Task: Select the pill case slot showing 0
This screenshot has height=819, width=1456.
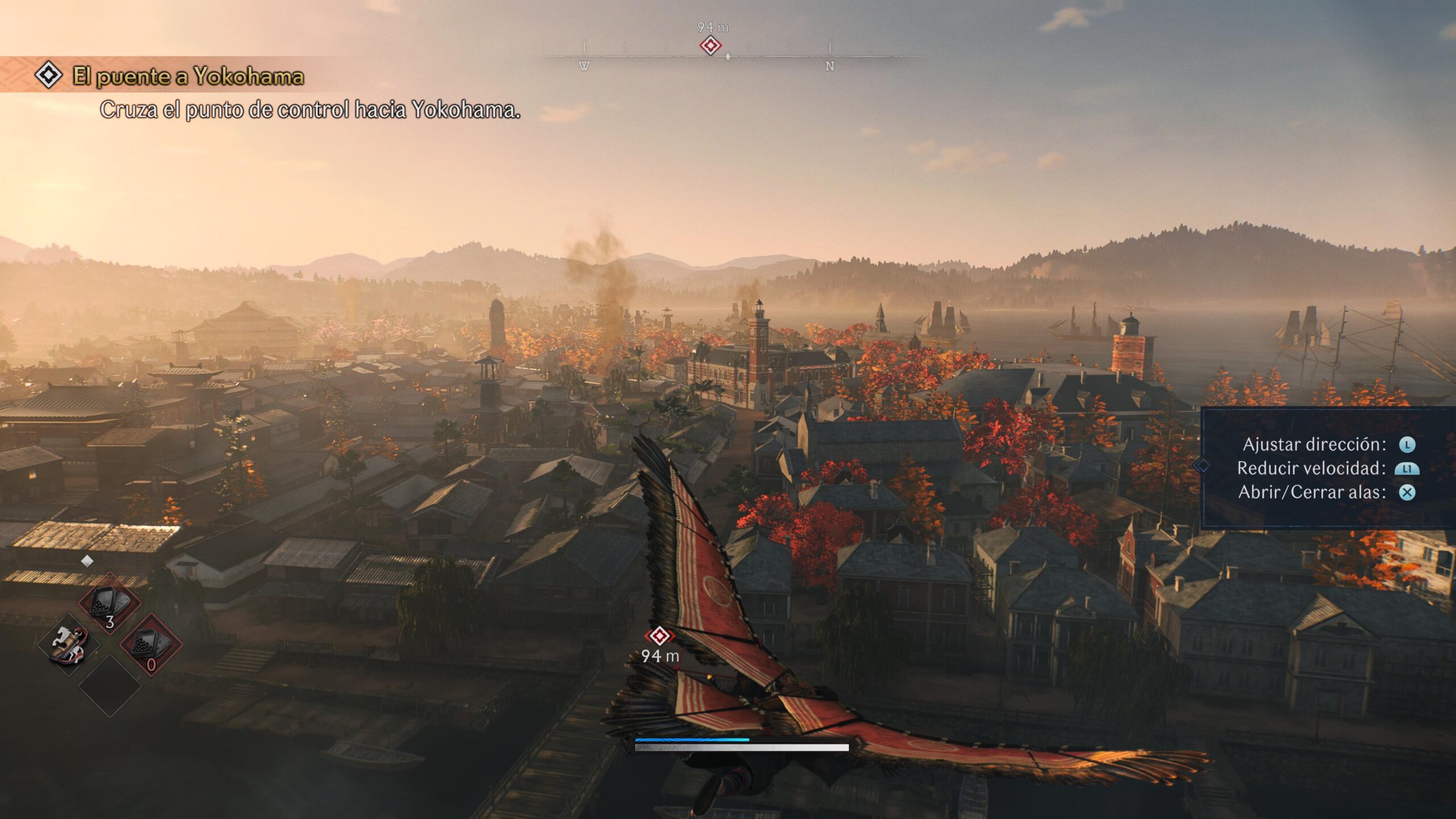Action: tap(151, 645)
